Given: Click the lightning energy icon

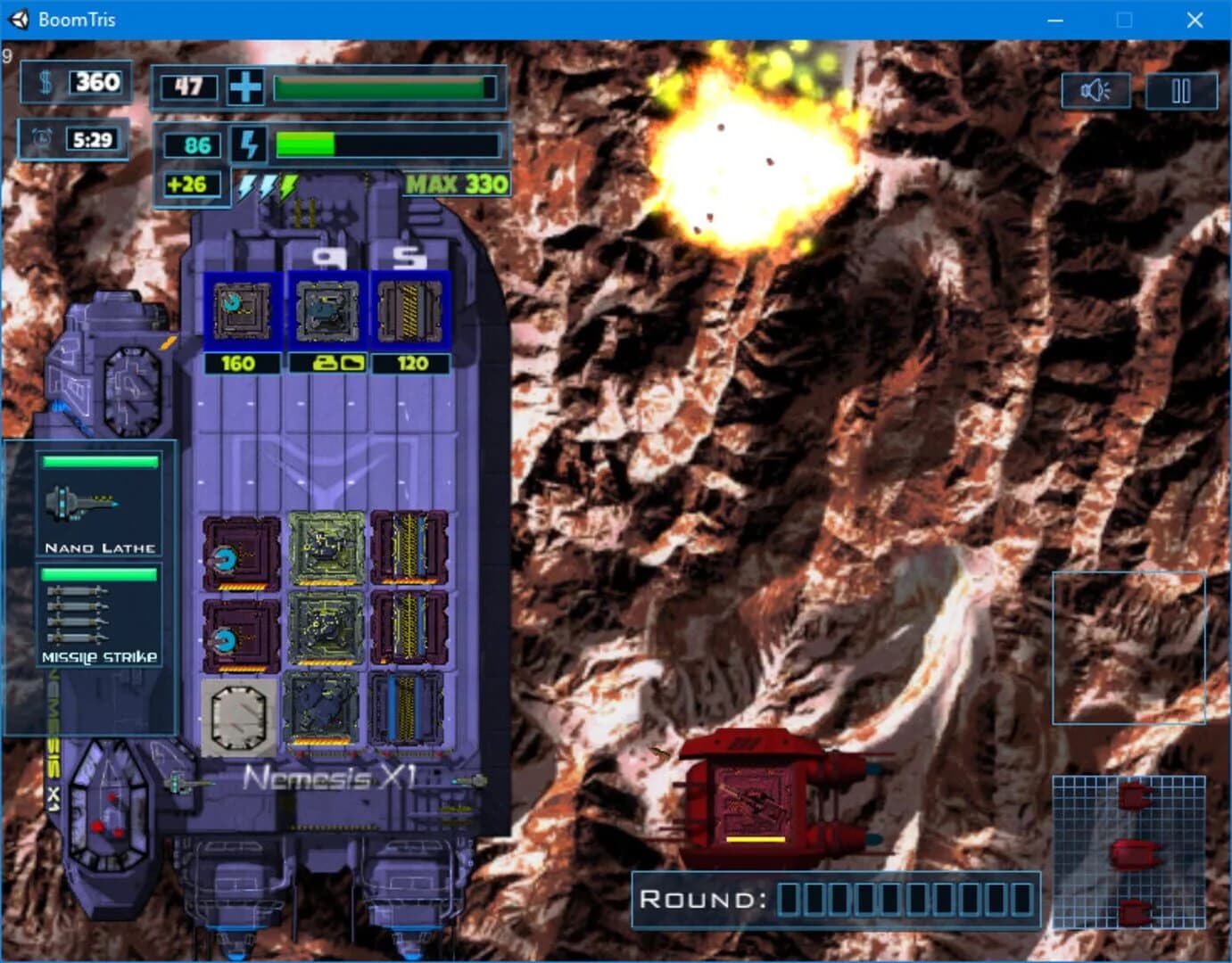Looking at the screenshot, I should [249, 144].
